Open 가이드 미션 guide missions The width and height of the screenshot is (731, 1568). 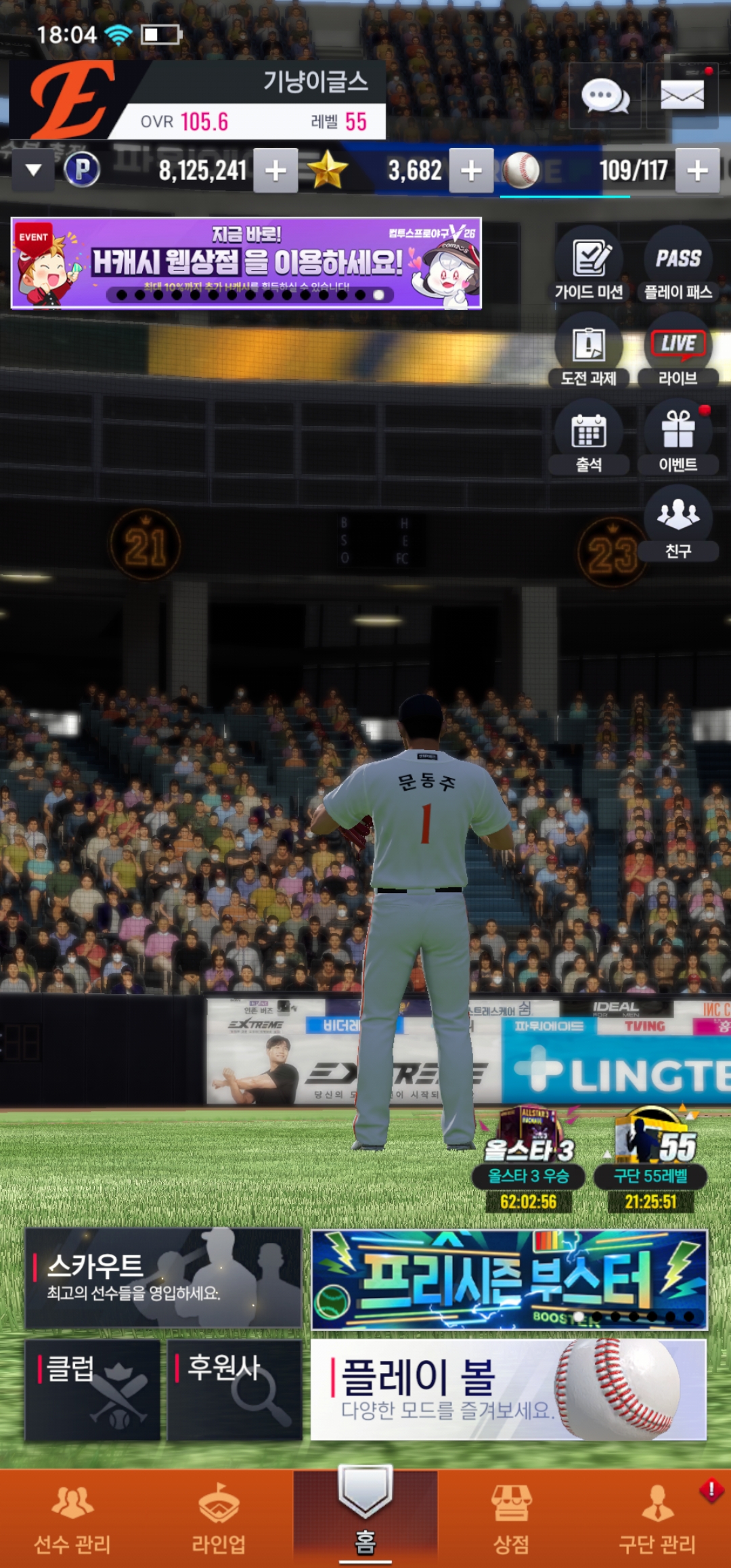coord(589,265)
